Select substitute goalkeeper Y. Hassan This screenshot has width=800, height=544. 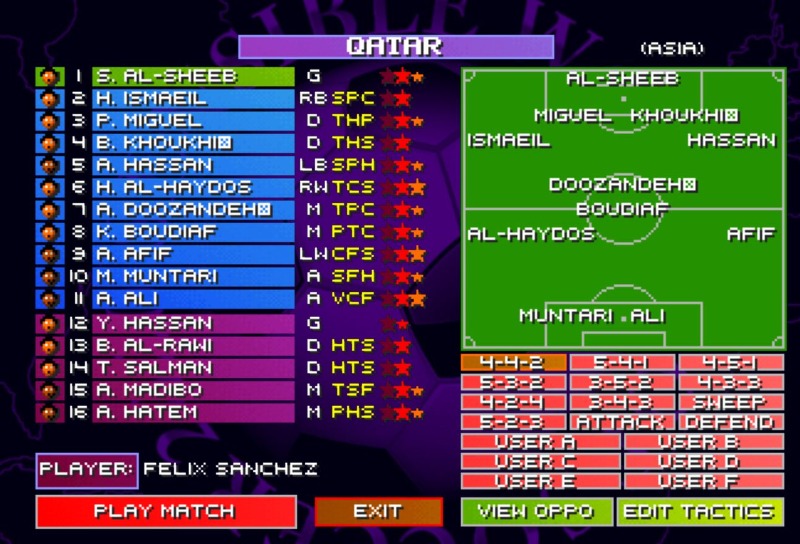(193, 323)
